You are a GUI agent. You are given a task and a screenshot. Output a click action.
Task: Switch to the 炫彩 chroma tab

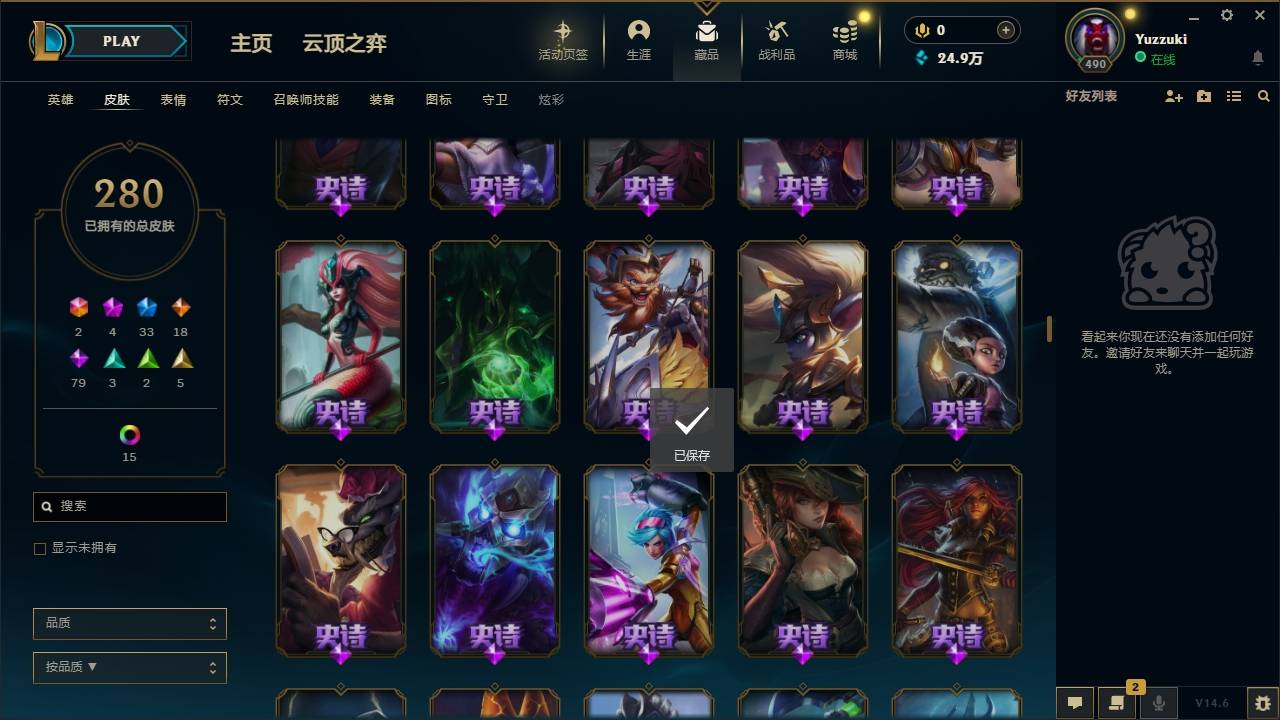click(x=551, y=99)
